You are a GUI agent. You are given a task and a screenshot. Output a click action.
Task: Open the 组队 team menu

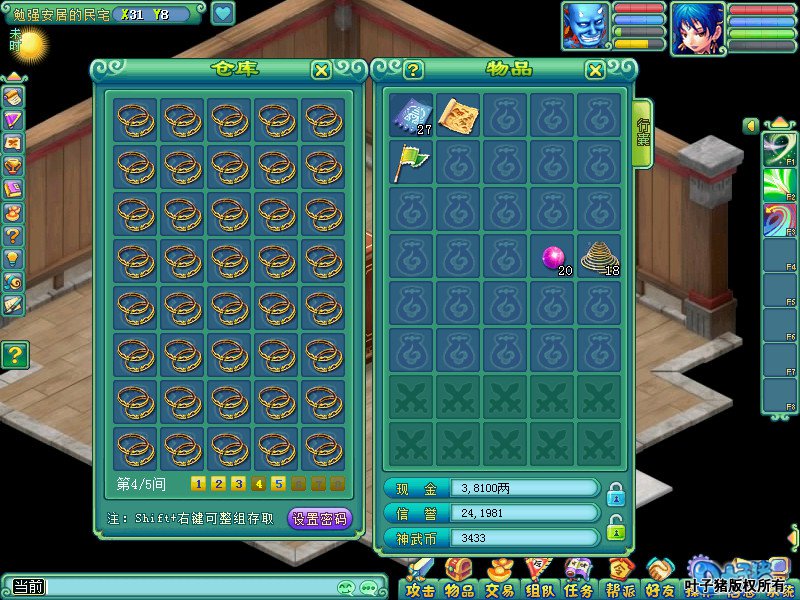coord(540,582)
